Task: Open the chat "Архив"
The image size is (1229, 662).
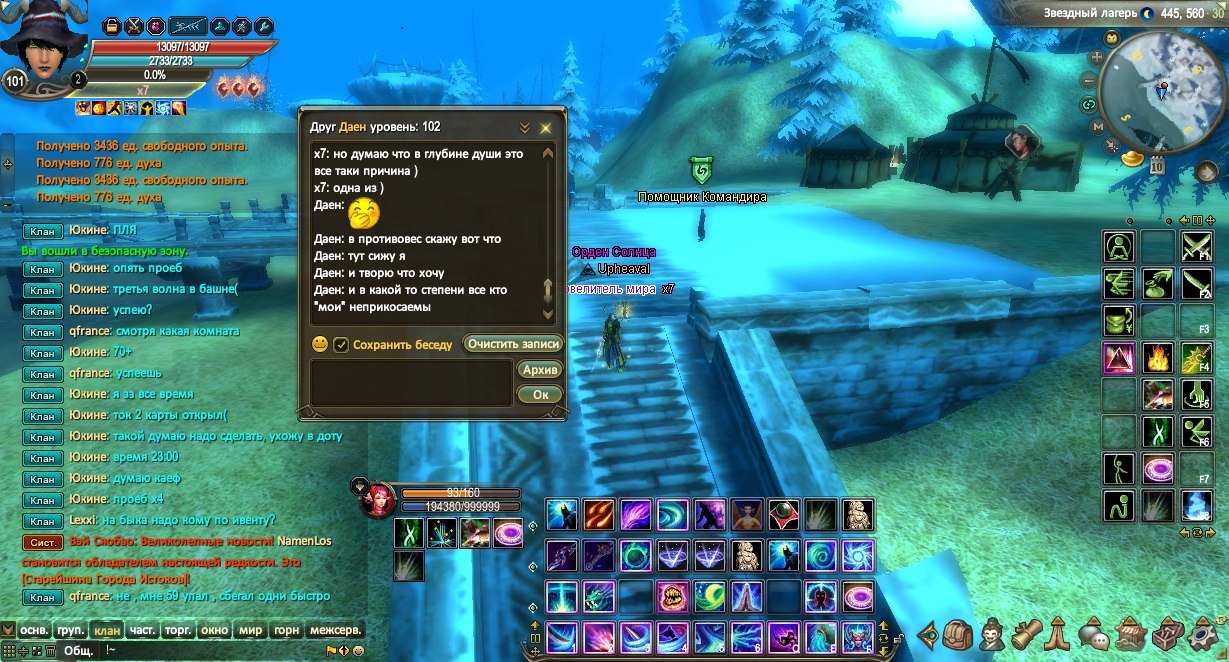Action: (540, 370)
